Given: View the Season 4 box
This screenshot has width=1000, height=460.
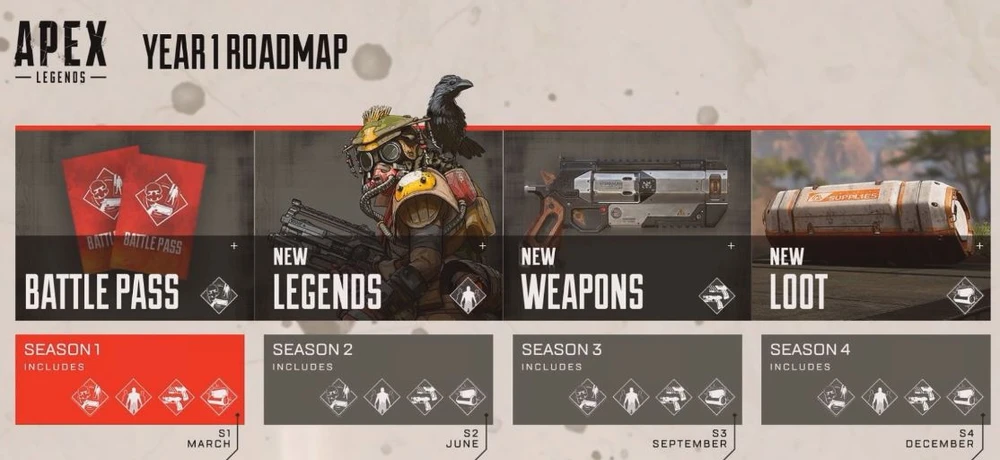Looking at the screenshot, I should coord(875,379).
